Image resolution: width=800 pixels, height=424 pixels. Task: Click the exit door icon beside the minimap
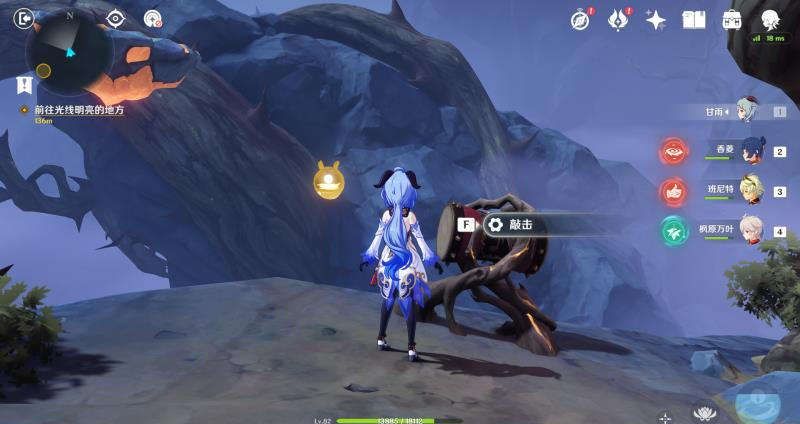24,18
